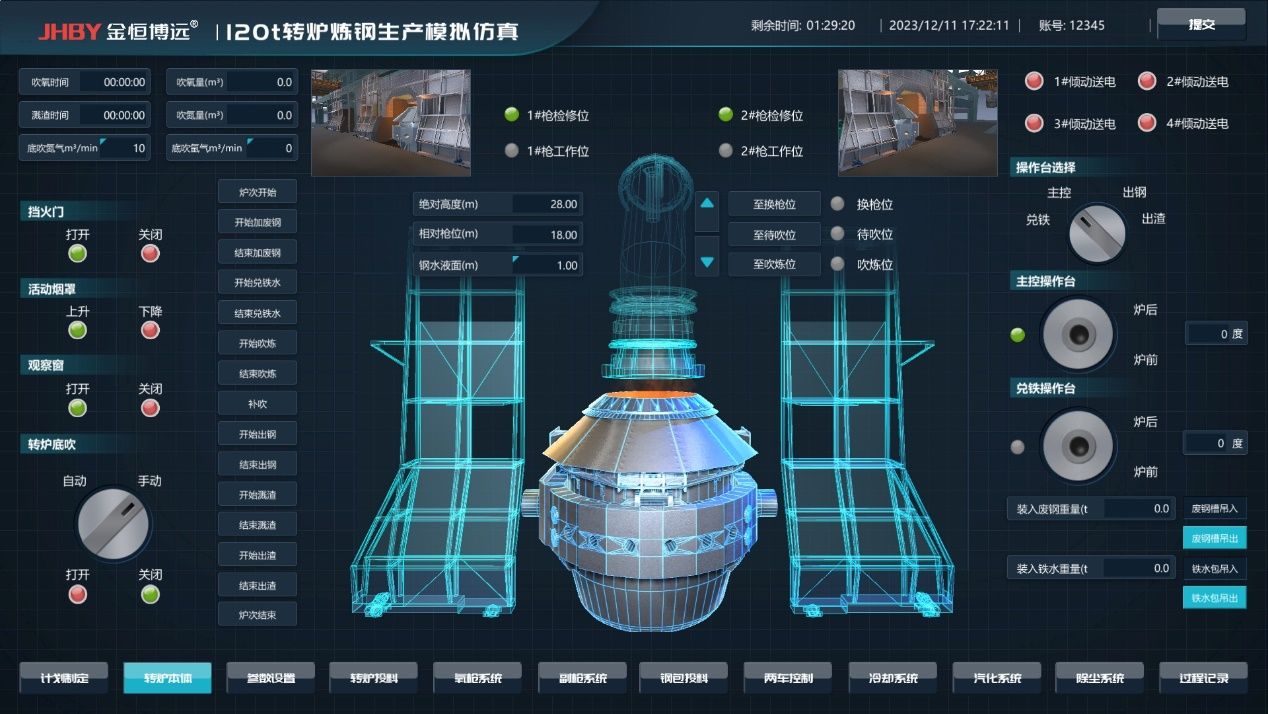
Task: Start the heat with 炉次开始
Action: pos(257,192)
